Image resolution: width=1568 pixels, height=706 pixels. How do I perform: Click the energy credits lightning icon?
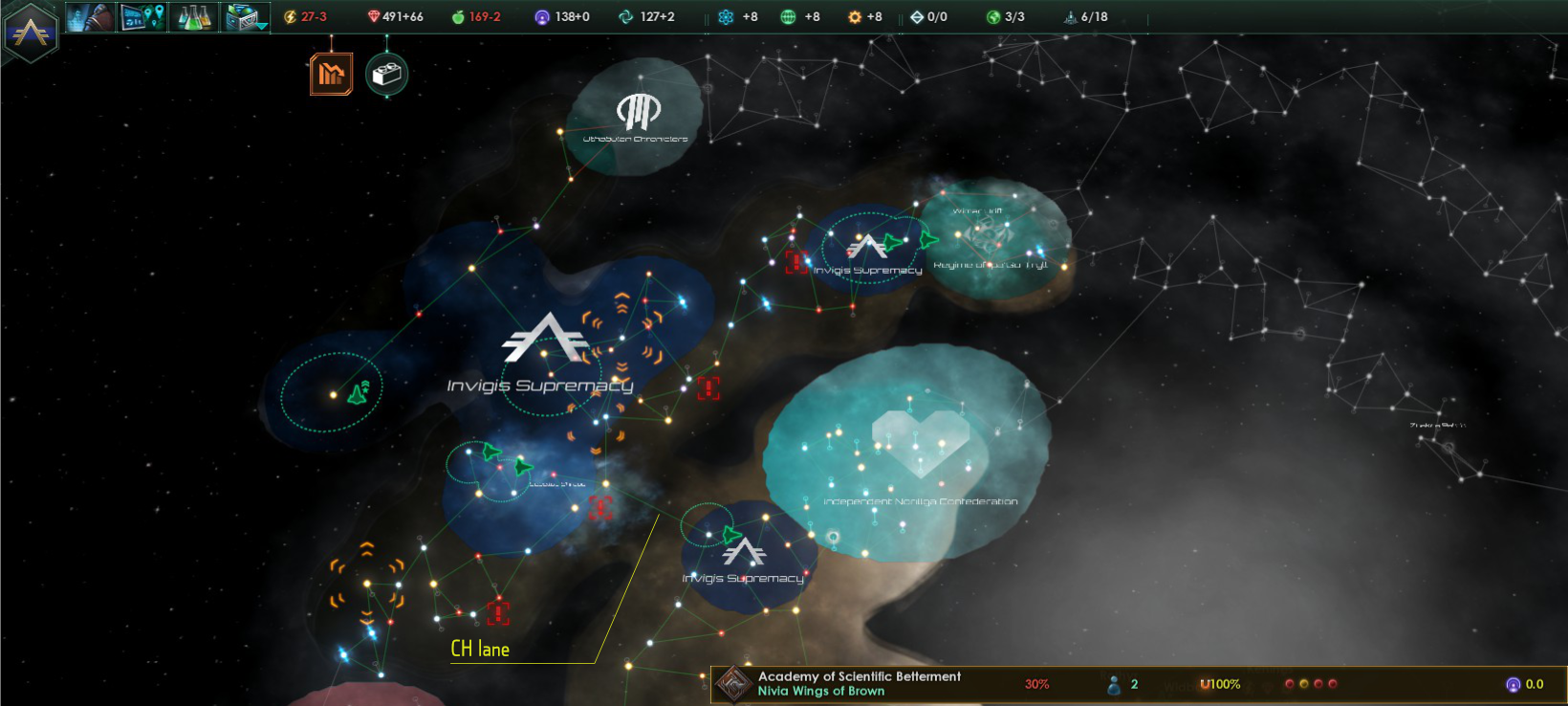pos(288,15)
